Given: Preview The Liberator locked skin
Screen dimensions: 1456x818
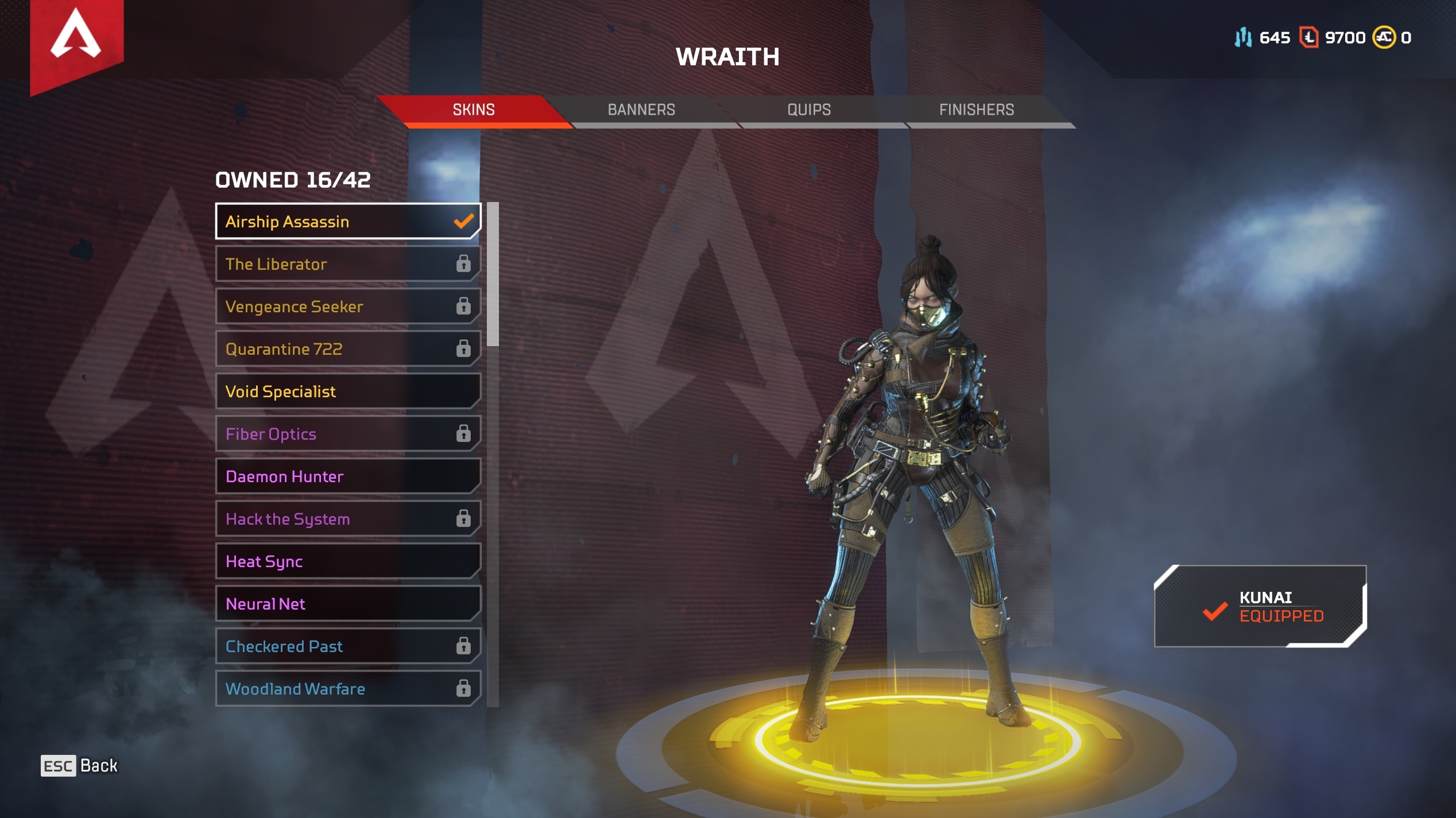Looking at the screenshot, I should click(x=347, y=264).
